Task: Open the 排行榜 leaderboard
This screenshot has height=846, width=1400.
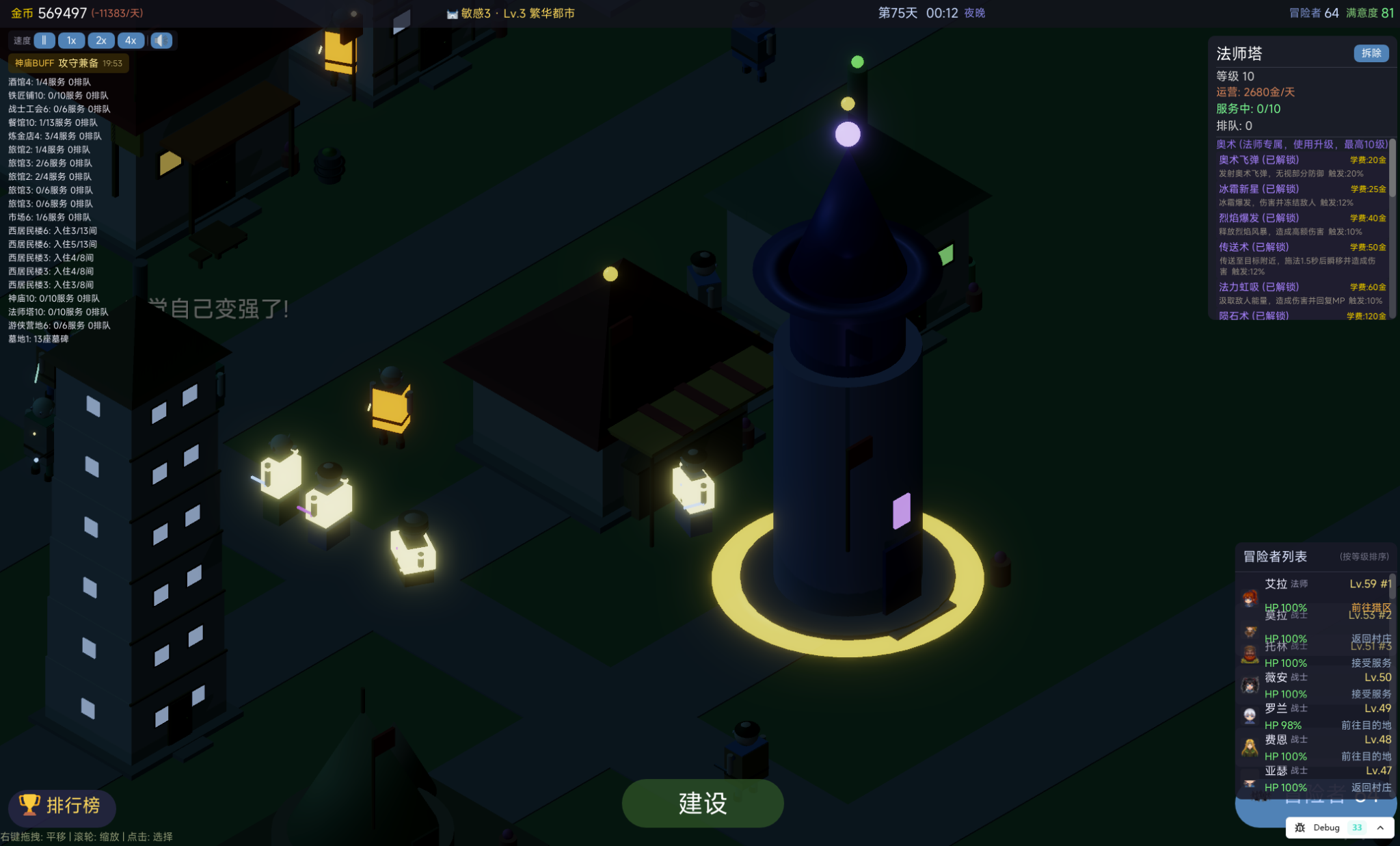Action: [x=62, y=806]
